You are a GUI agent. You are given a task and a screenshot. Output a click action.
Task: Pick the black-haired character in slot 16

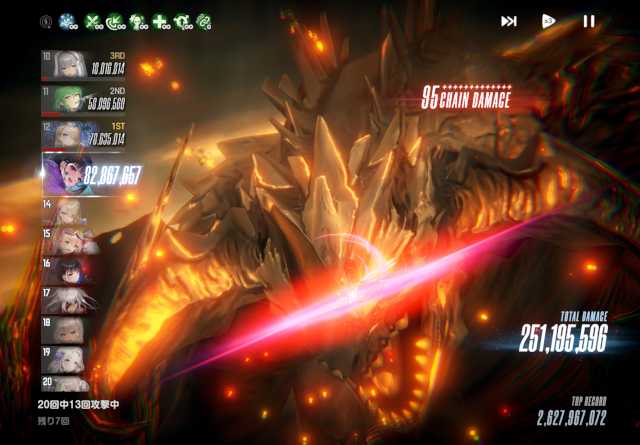click(70, 269)
